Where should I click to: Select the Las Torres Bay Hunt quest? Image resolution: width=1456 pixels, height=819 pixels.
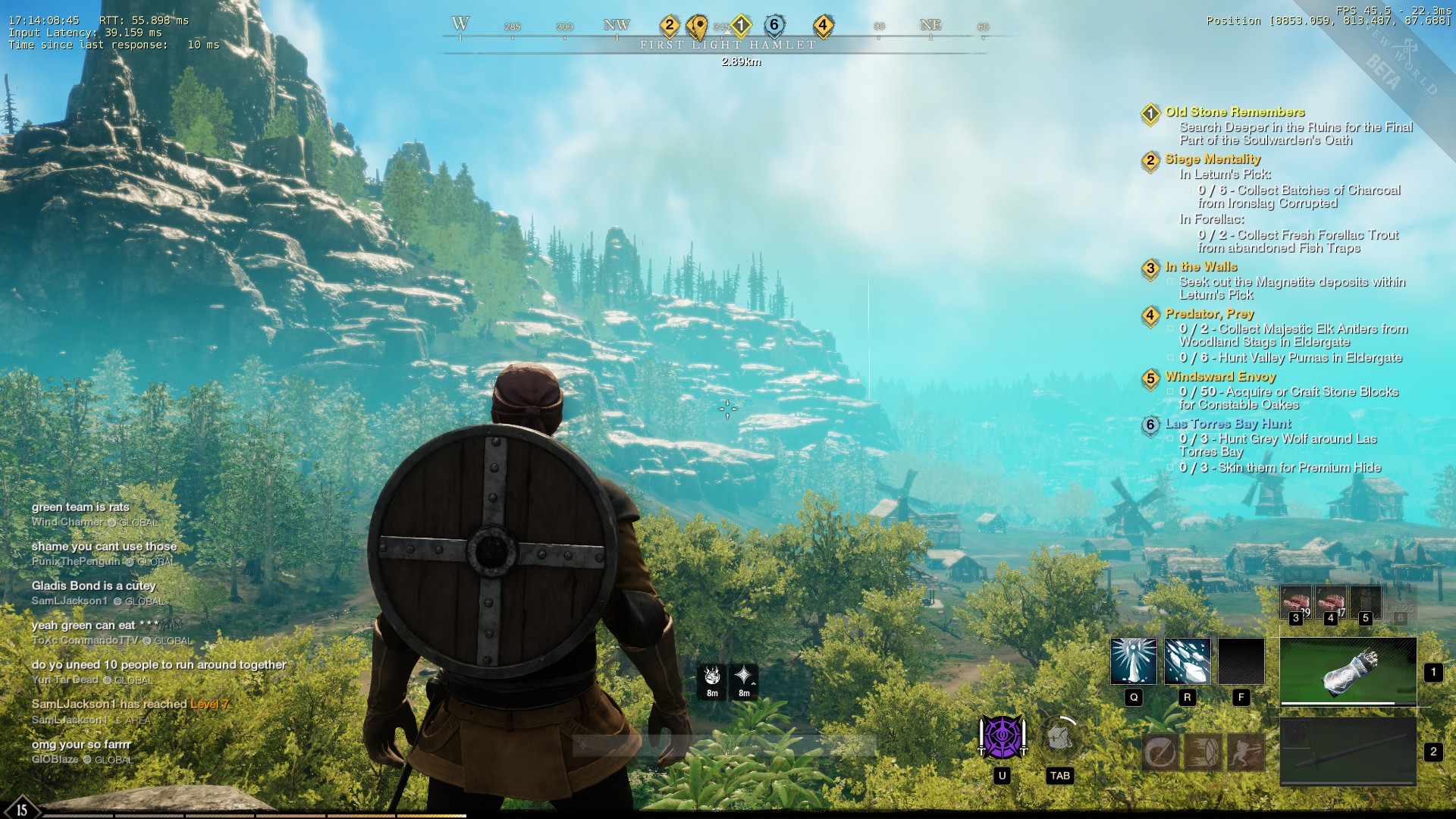pyautogui.click(x=1228, y=424)
